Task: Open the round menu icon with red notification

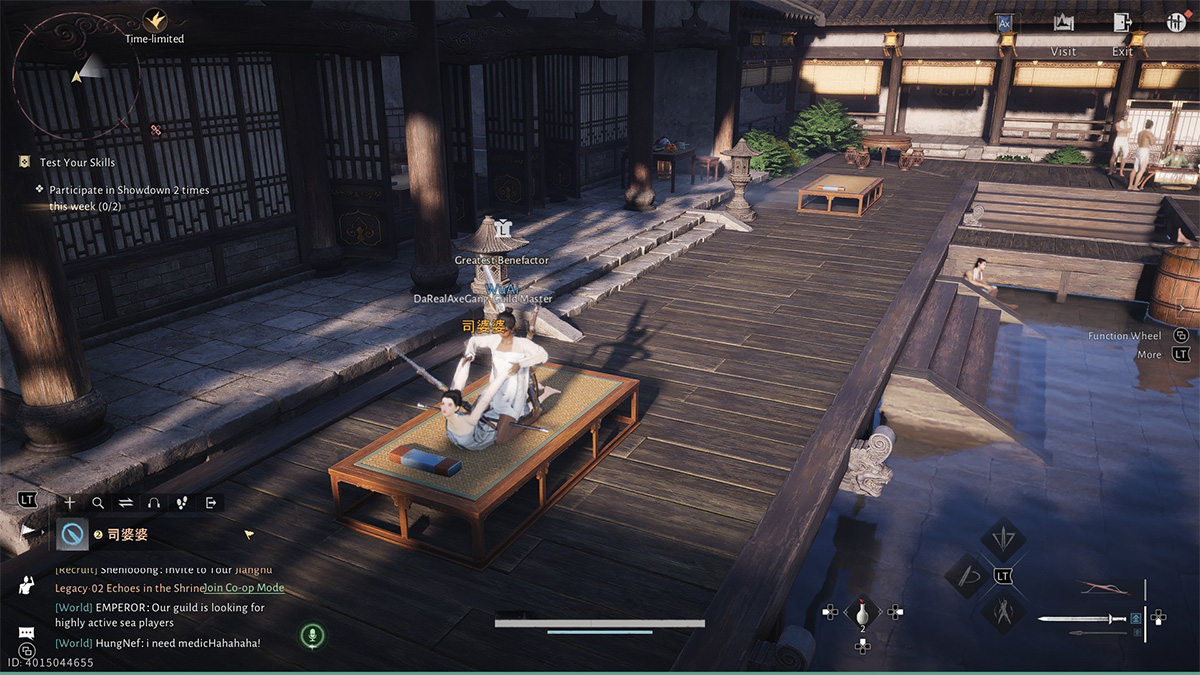Action: coord(1176,23)
